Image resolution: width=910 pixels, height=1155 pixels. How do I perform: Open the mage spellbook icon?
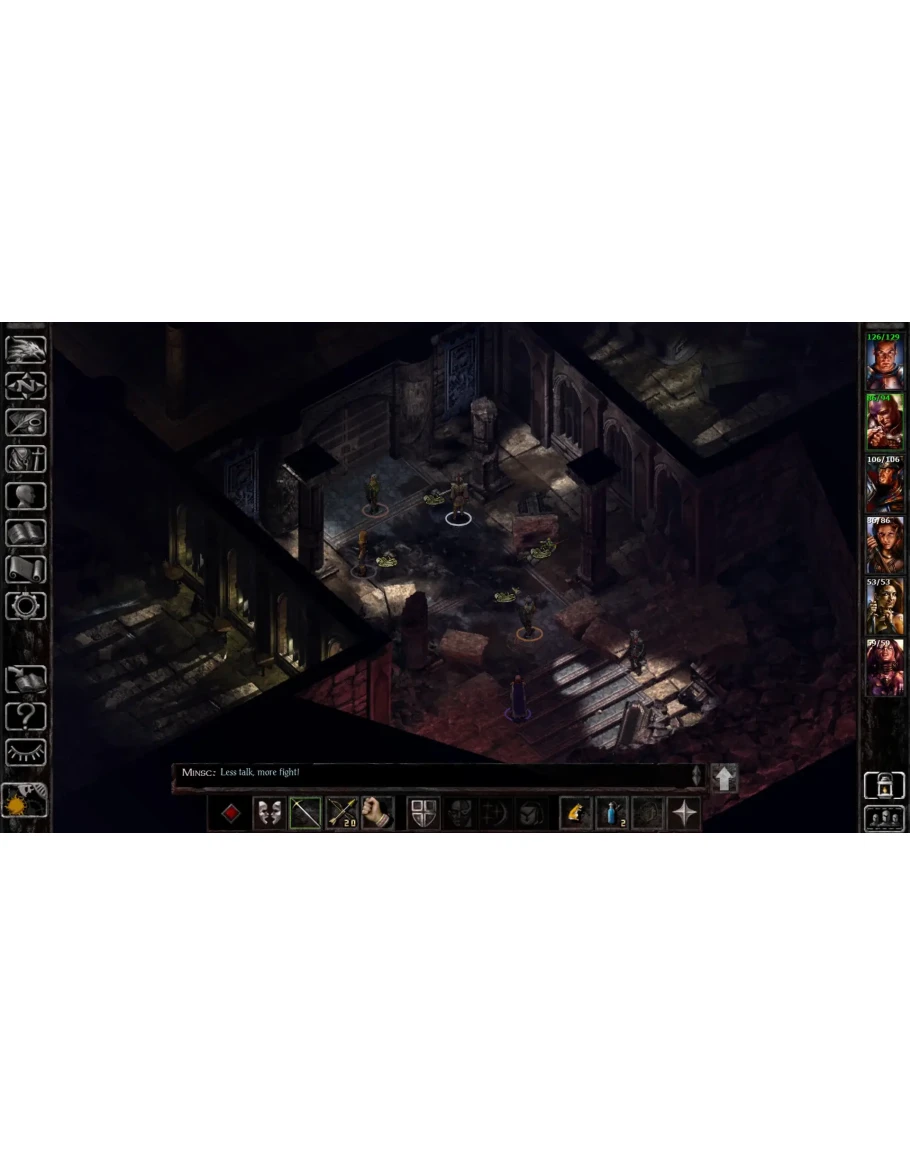25,532
